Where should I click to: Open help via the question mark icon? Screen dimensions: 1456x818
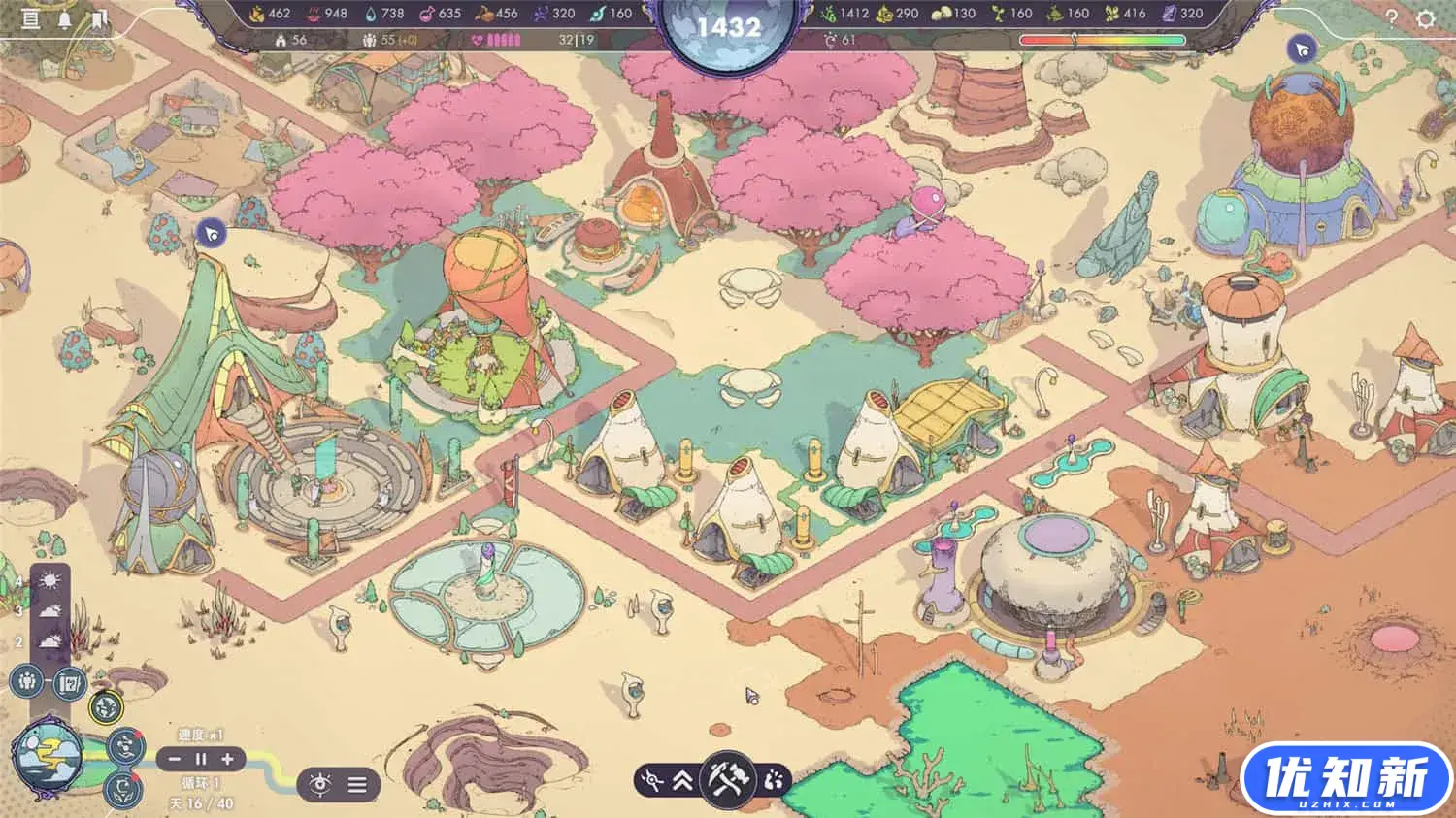pyautogui.click(x=1391, y=17)
